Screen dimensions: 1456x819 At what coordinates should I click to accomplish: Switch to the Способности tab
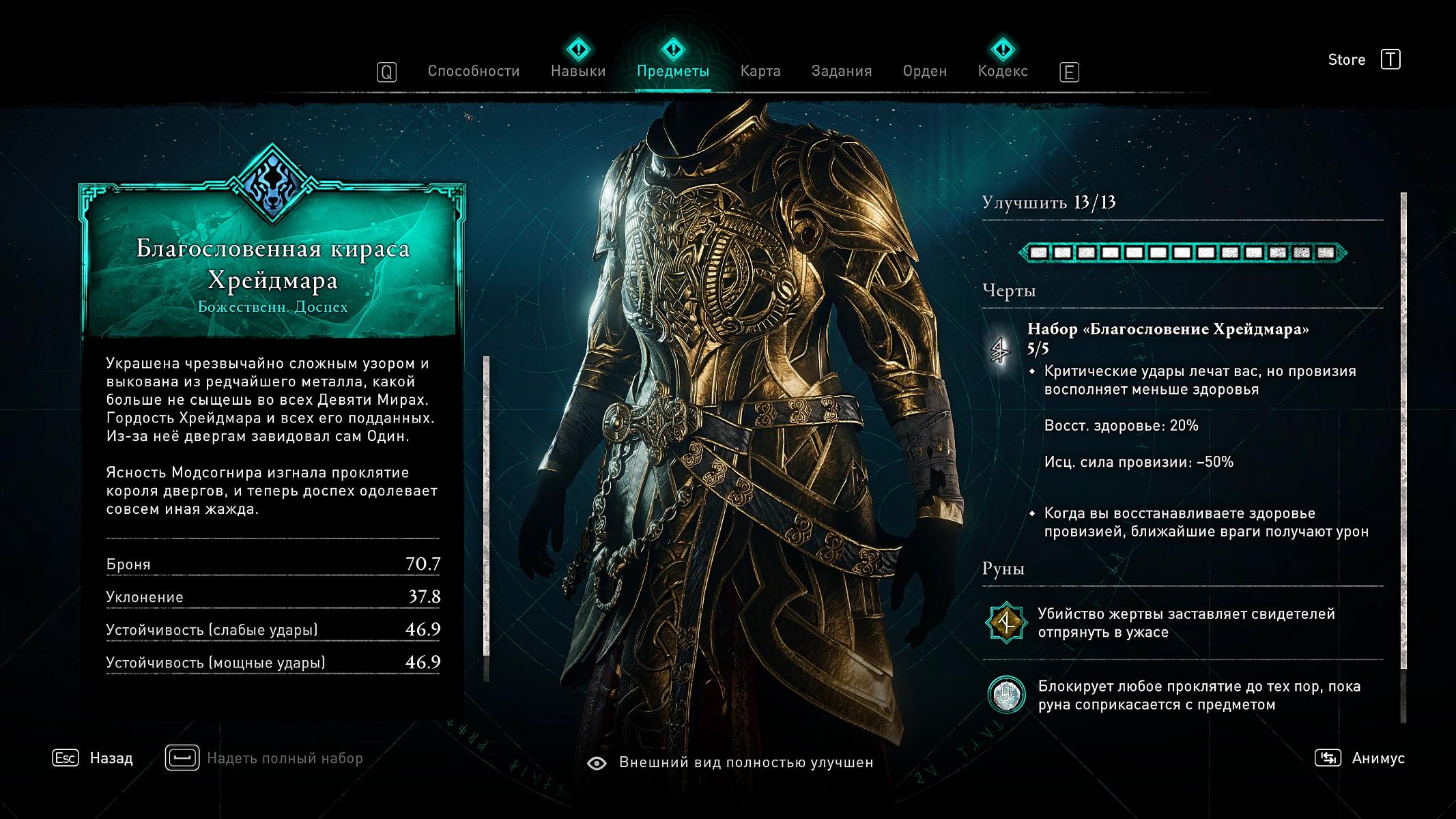tap(473, 71)
